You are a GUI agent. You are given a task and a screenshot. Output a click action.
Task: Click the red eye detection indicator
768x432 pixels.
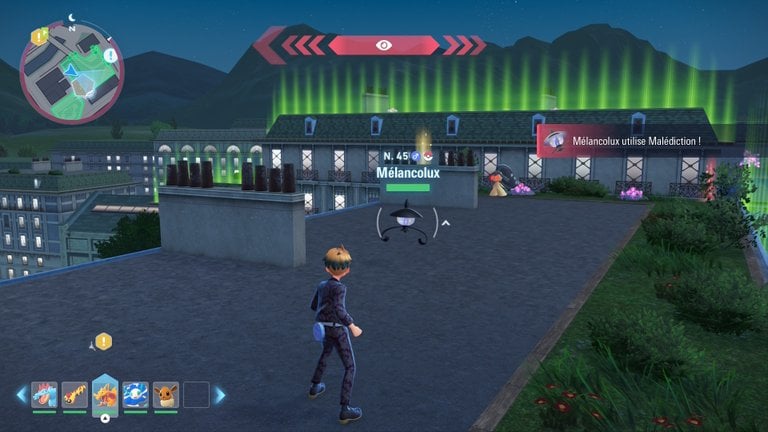tap(383, 45)
